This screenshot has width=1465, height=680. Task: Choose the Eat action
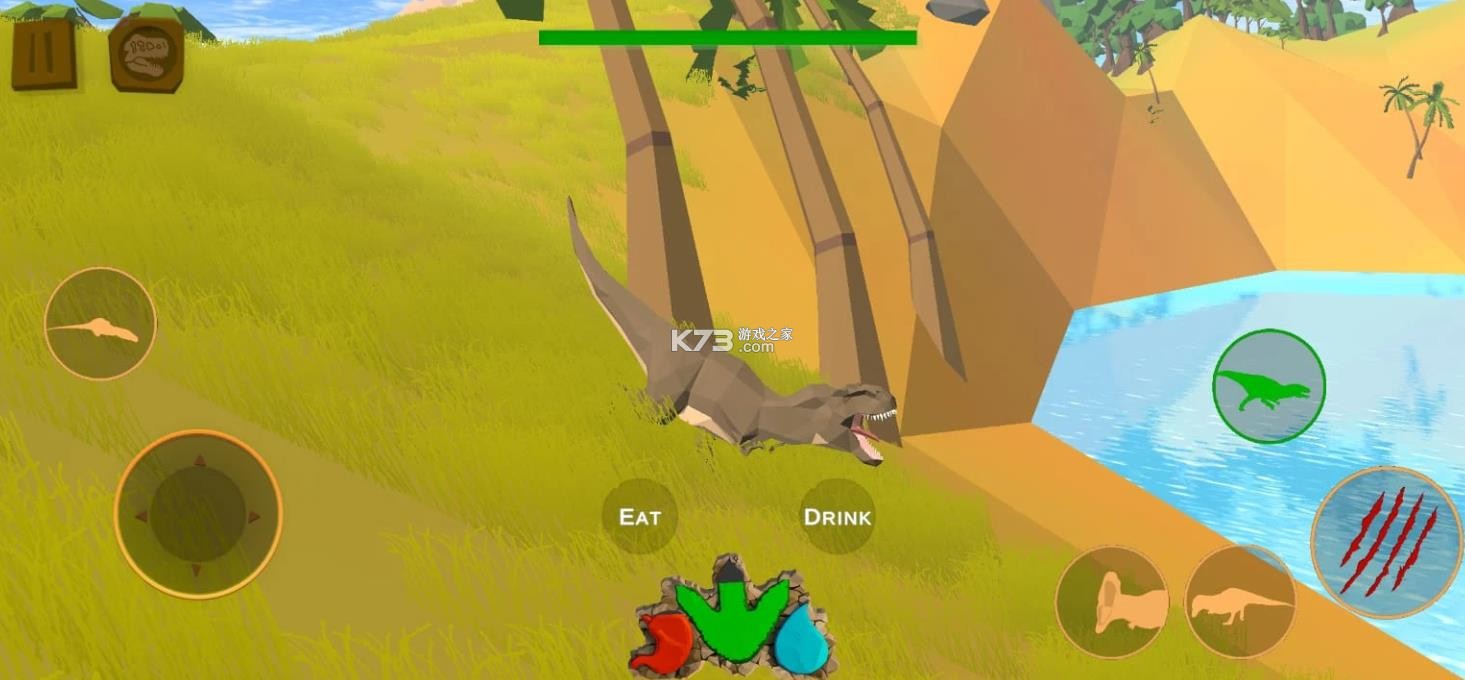[x=640, y=517]
